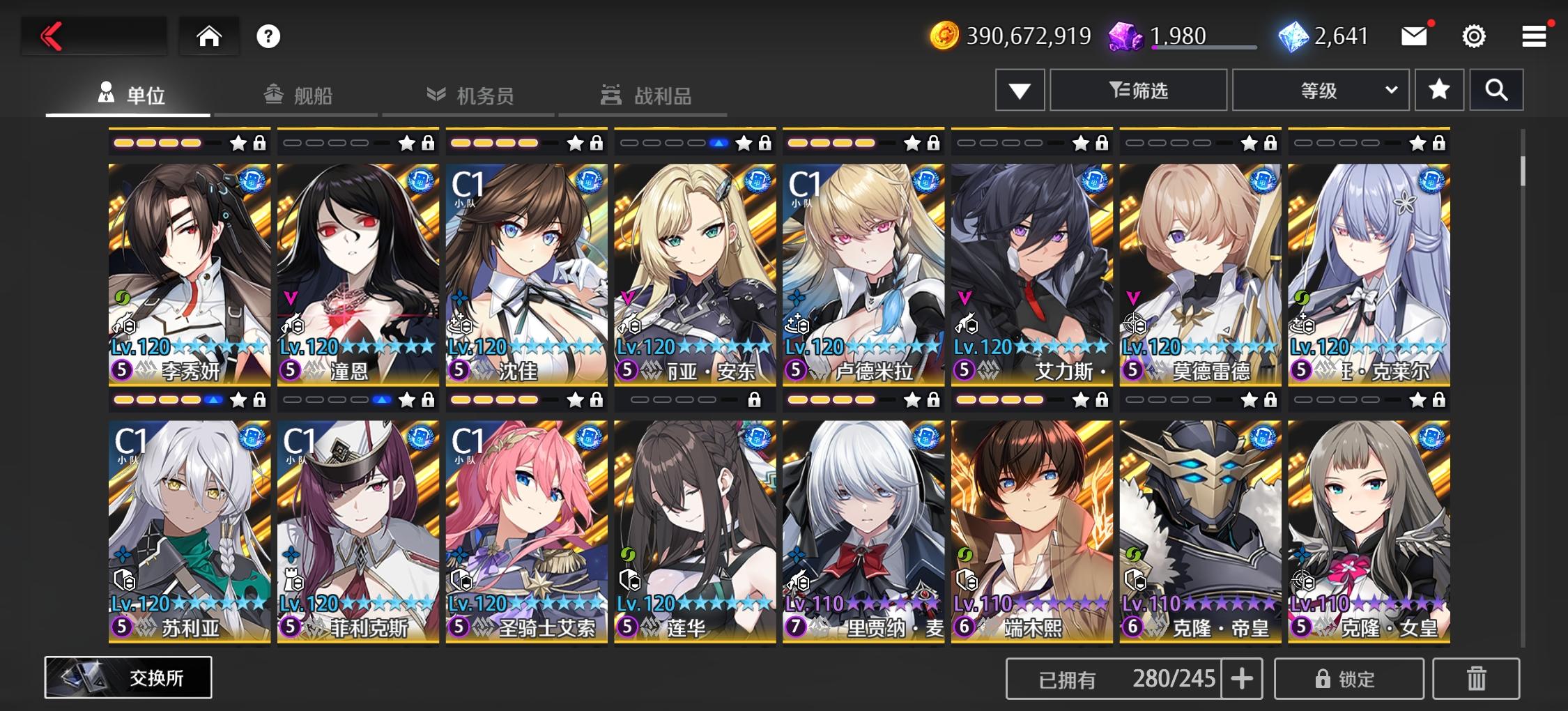This screenshot has height=711, width=1568.
Task: Open the settings gear icon
Action: point(1473,36)
